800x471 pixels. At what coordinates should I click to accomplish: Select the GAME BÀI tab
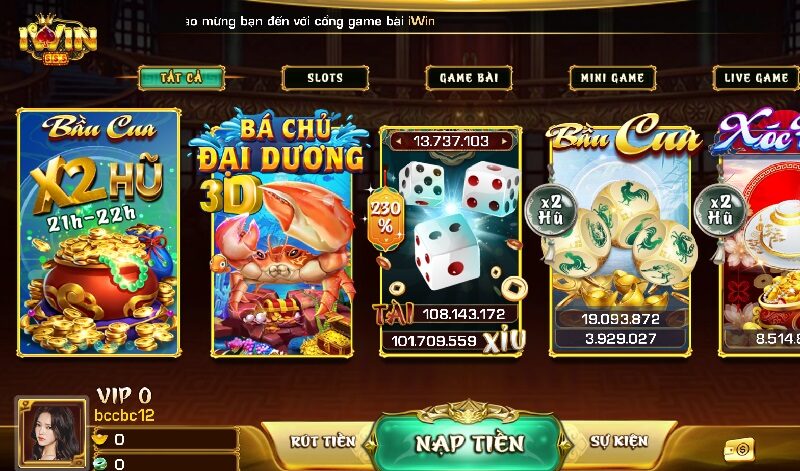click(469, 78)
